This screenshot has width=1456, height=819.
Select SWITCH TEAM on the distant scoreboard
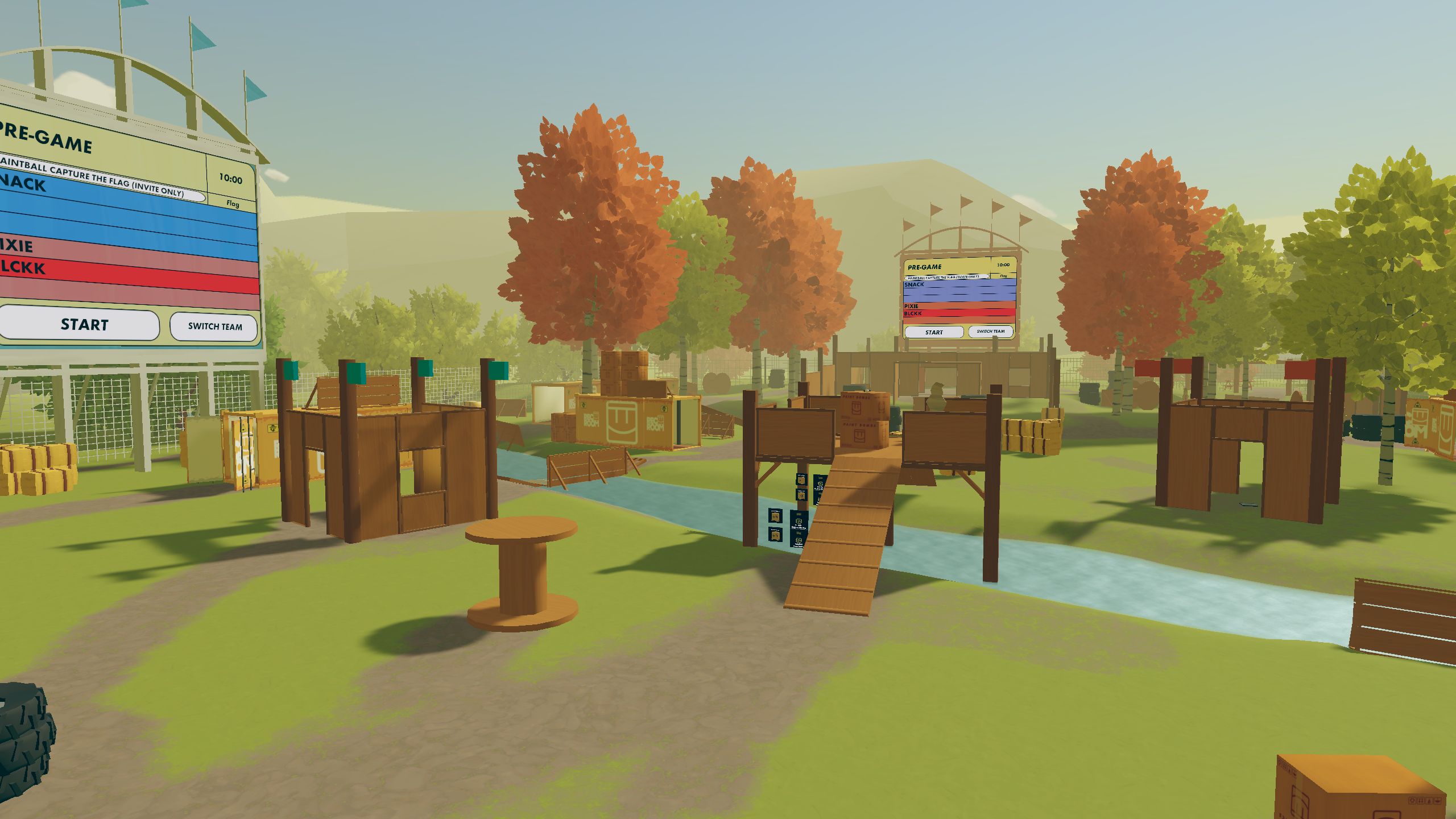click(990, 331)
